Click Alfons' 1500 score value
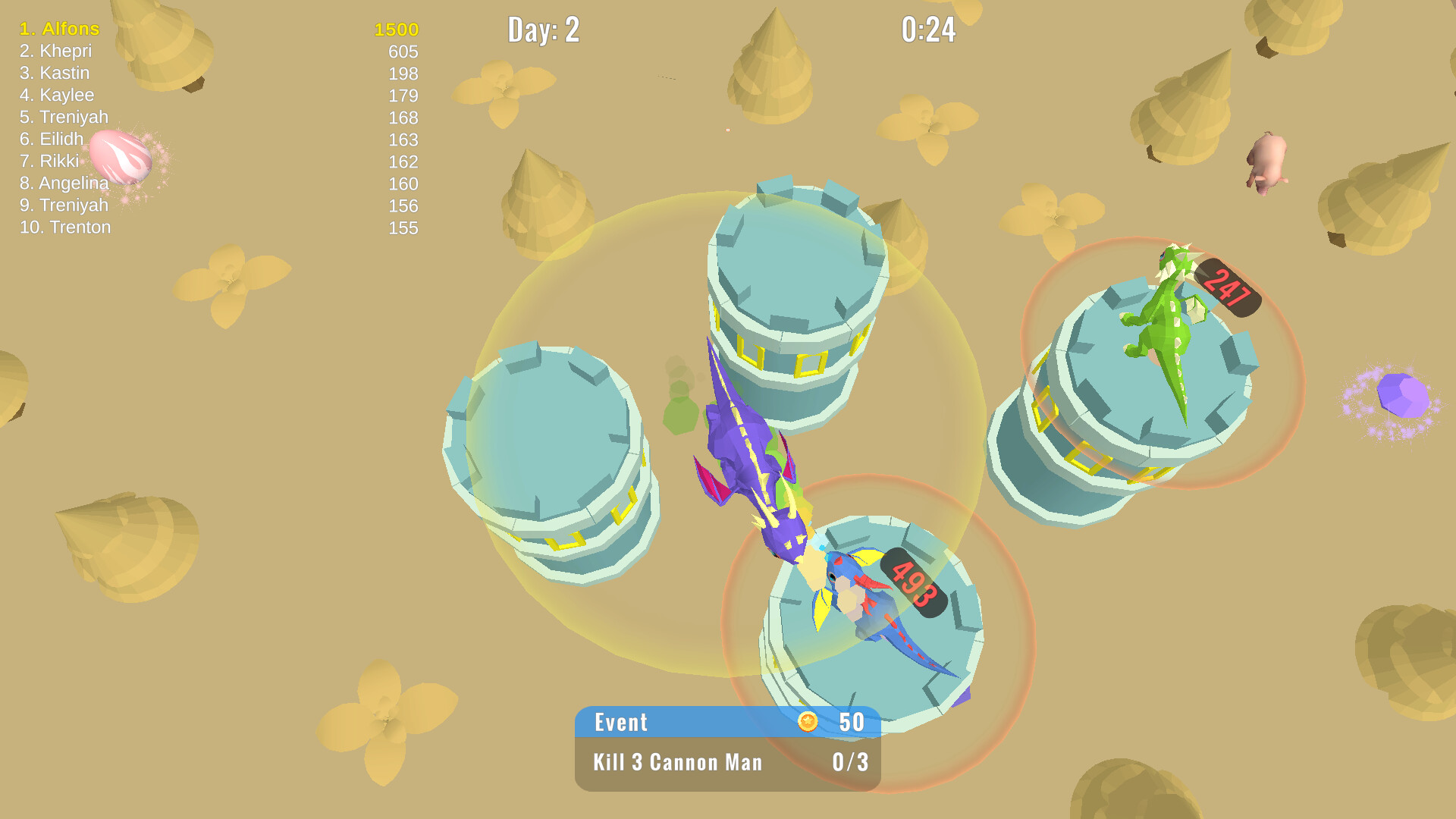The image size is (1456, 819). [x=394, y=30]
